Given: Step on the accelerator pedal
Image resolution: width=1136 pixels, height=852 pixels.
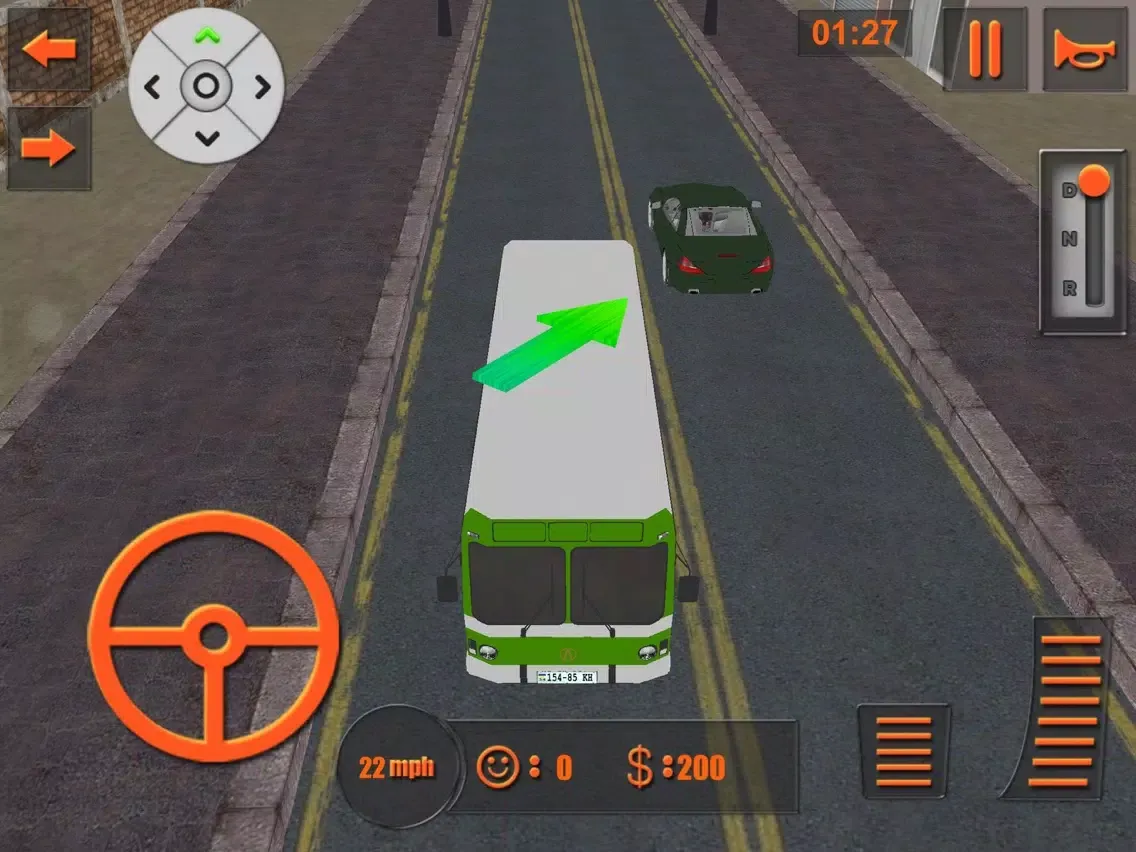Looking at the screenshot, I should tap(1069, 709).
